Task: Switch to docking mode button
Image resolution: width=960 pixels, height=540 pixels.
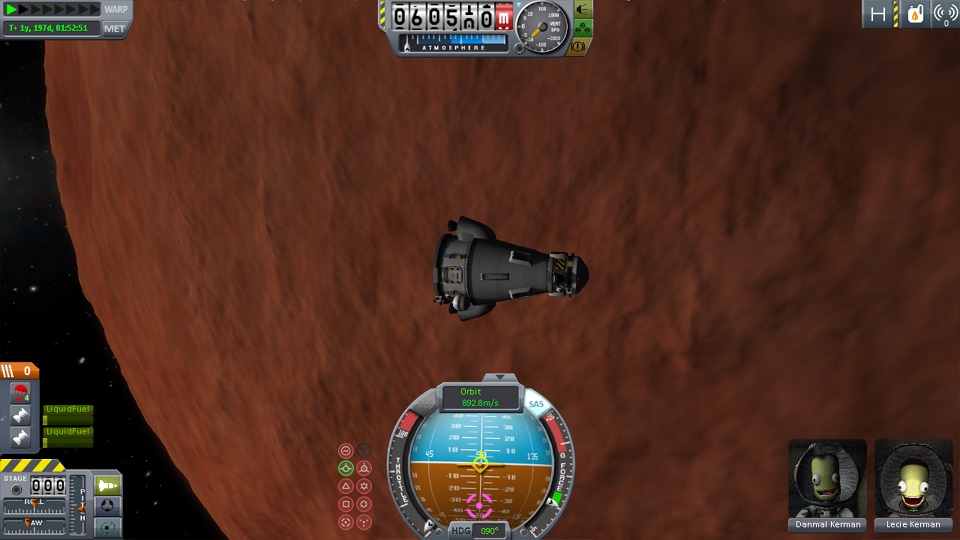Action: (x=107, y=506)
